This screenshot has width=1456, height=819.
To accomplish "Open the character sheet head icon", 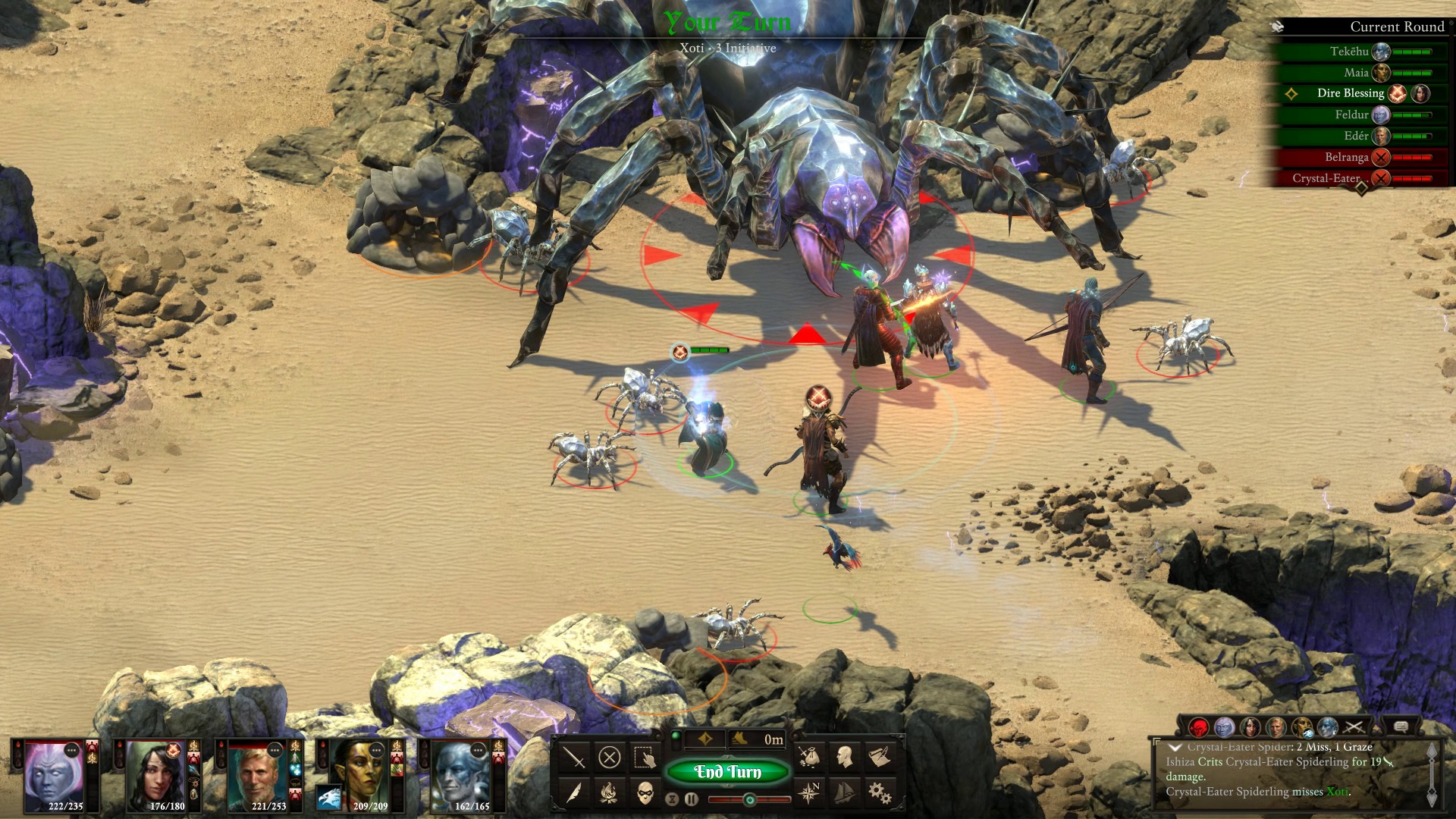I will pos(844,756).
